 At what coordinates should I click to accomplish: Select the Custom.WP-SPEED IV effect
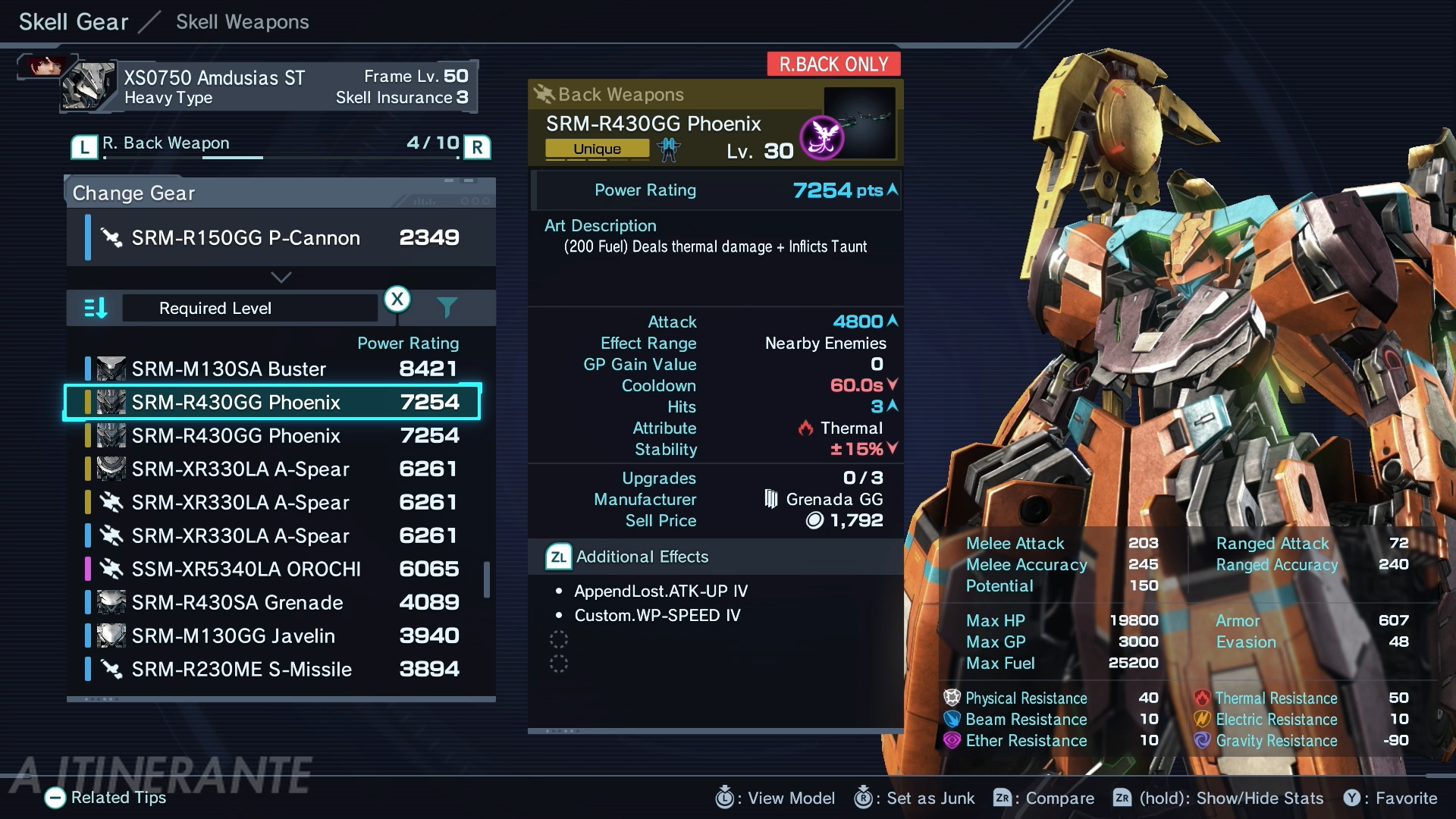[657, 616]
